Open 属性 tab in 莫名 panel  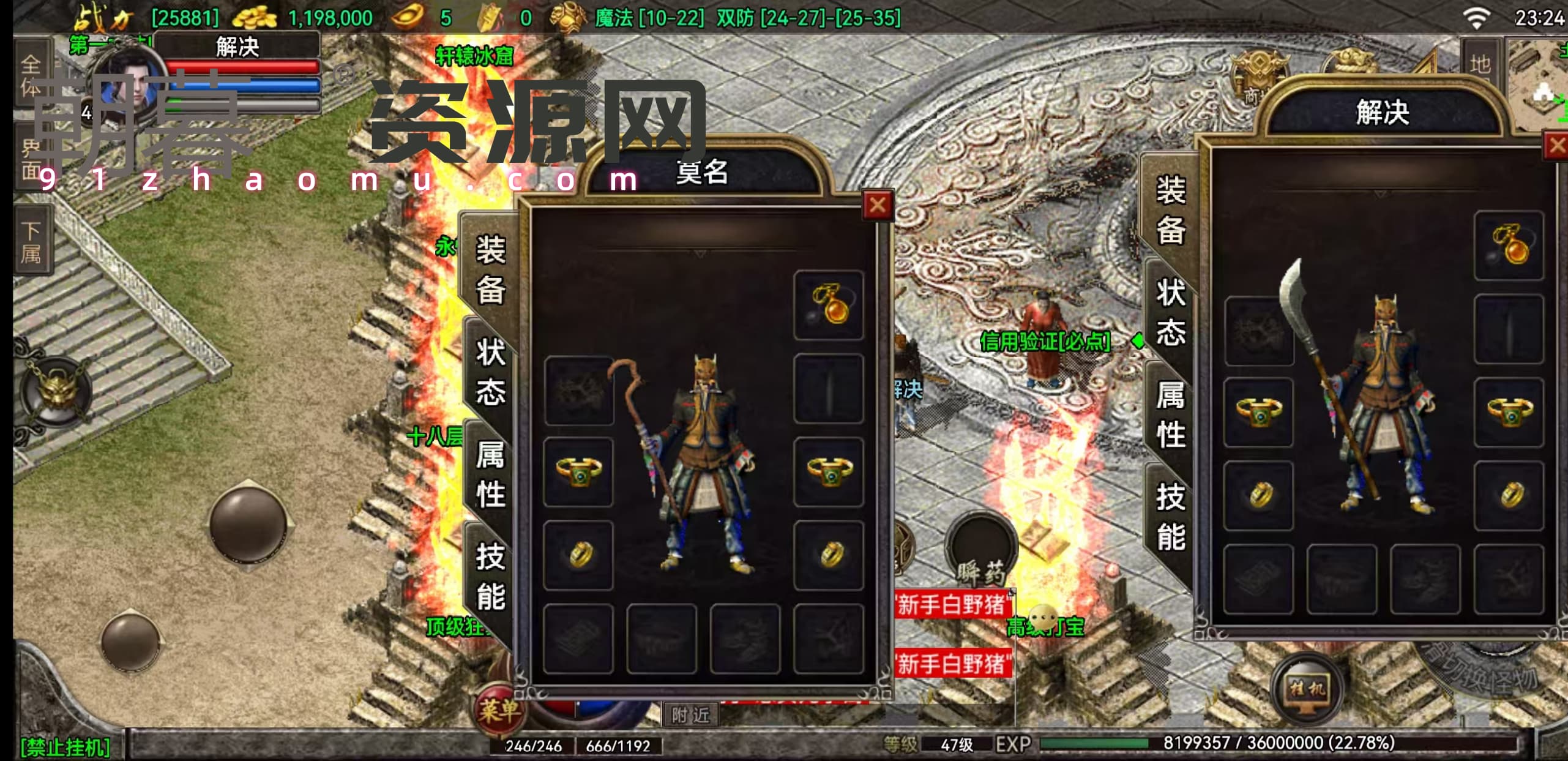coord(490,474)
